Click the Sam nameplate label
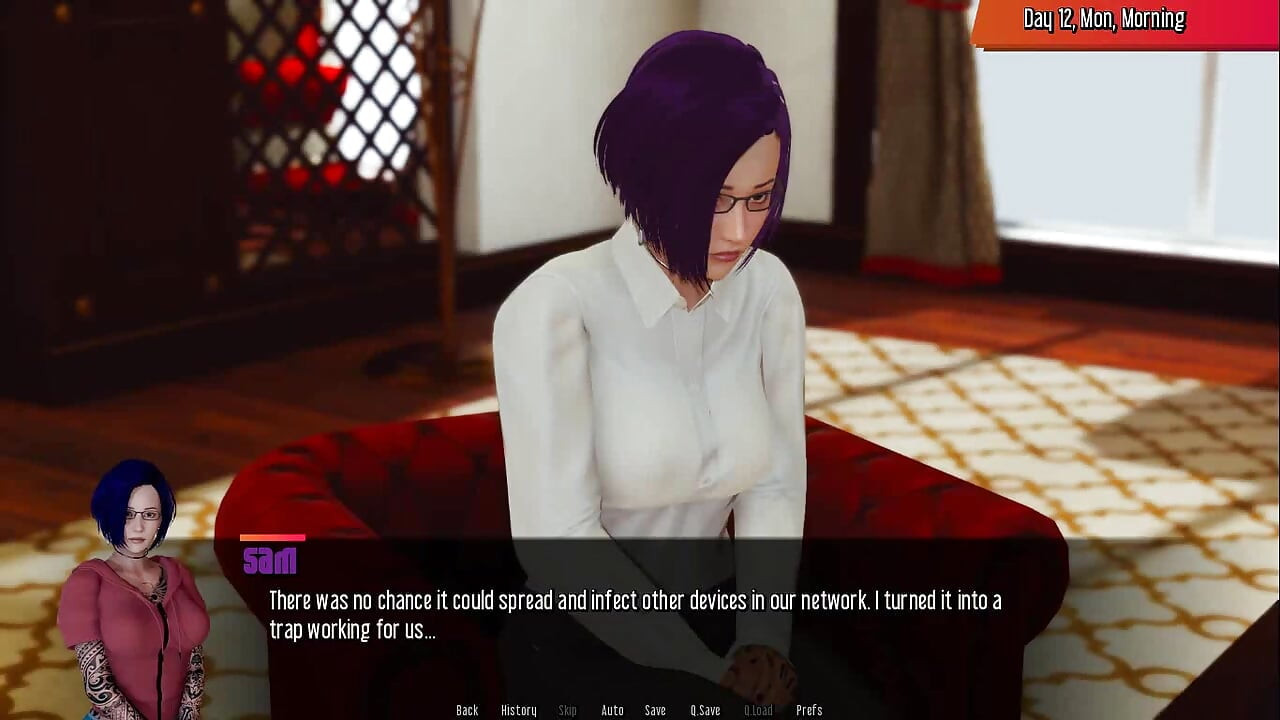The width and height of the screenshot is (1280, 720). point(270,561)
